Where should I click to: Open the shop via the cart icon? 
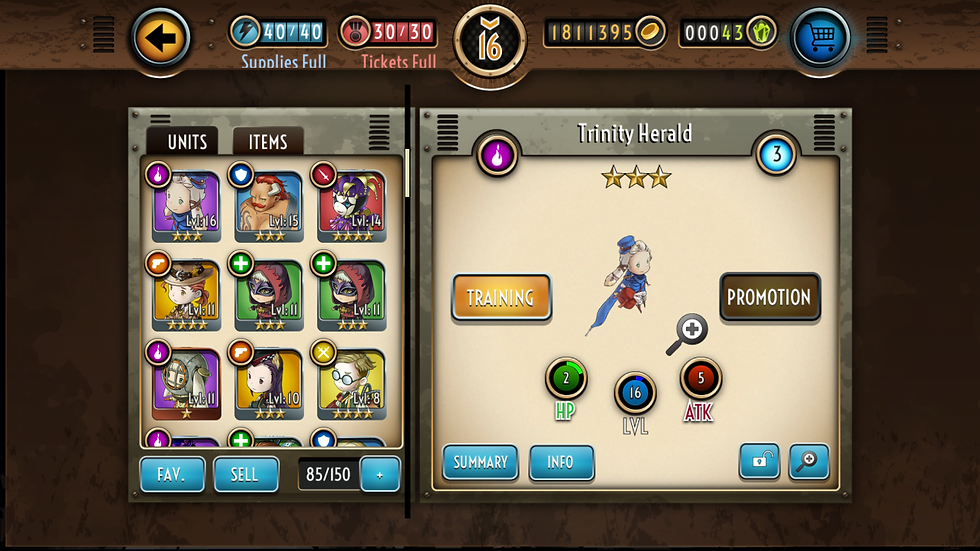(820, 39)
